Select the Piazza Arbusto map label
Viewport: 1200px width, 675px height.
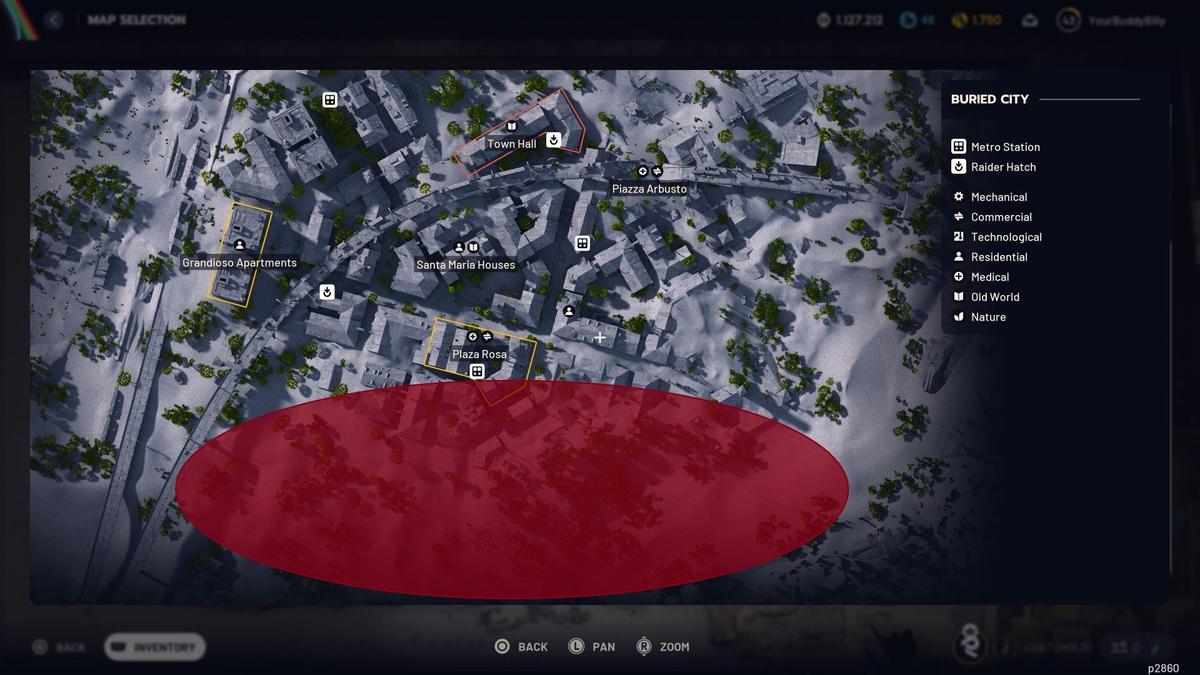pyautogui.click(x=649, y=189)
